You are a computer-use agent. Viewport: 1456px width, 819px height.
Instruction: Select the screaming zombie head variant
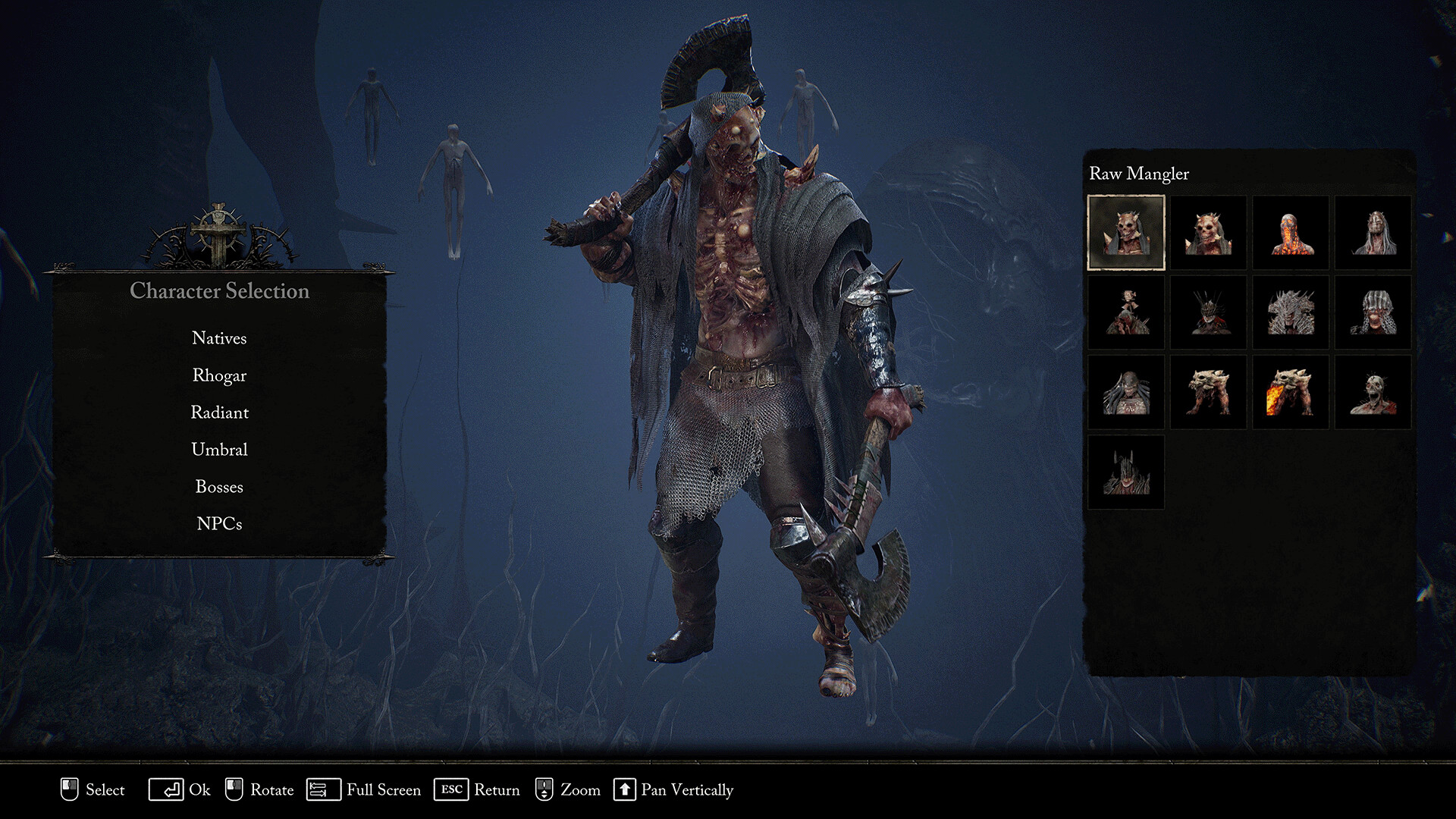tap(1373, 392)
